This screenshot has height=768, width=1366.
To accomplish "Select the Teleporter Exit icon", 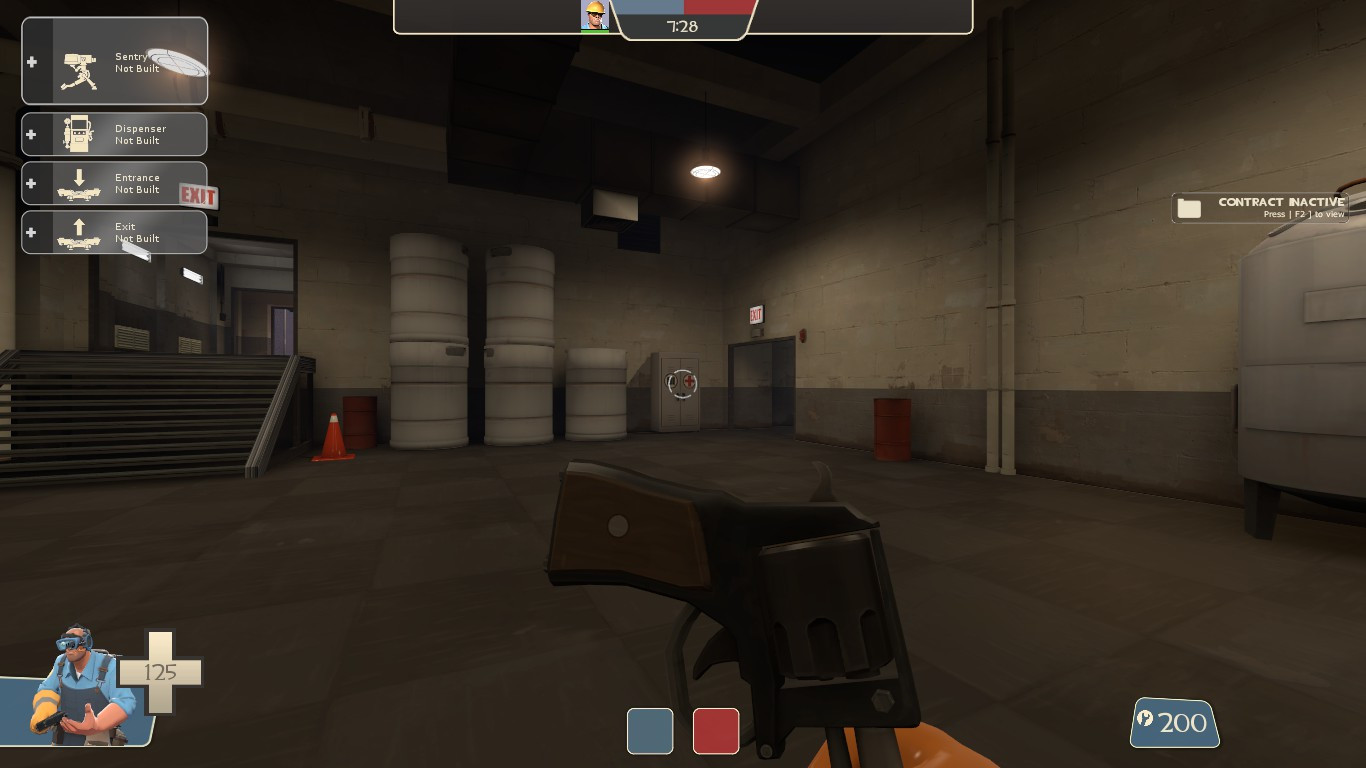I will point(78,231).
